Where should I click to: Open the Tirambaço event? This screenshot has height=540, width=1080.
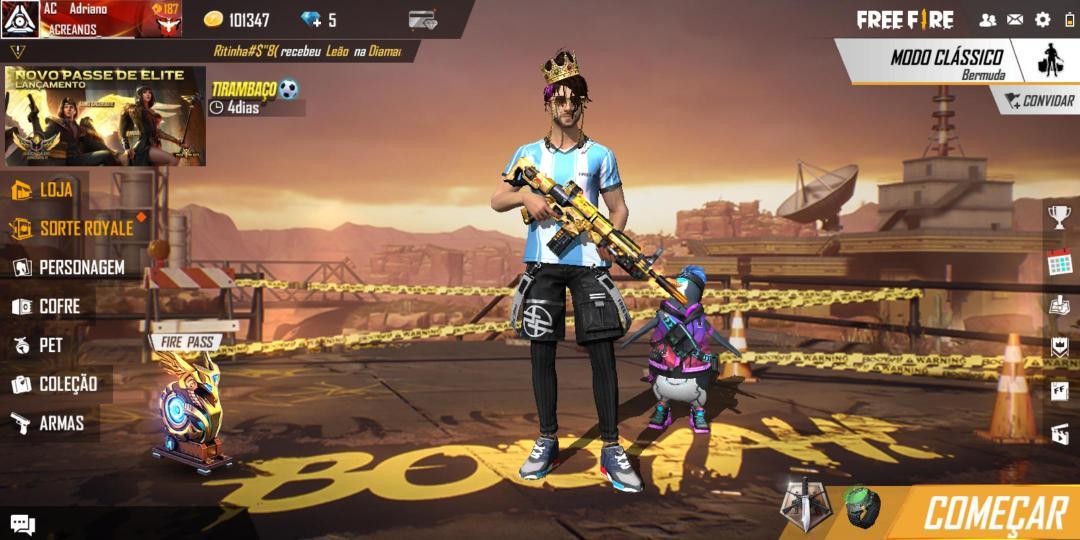(255, 97)
